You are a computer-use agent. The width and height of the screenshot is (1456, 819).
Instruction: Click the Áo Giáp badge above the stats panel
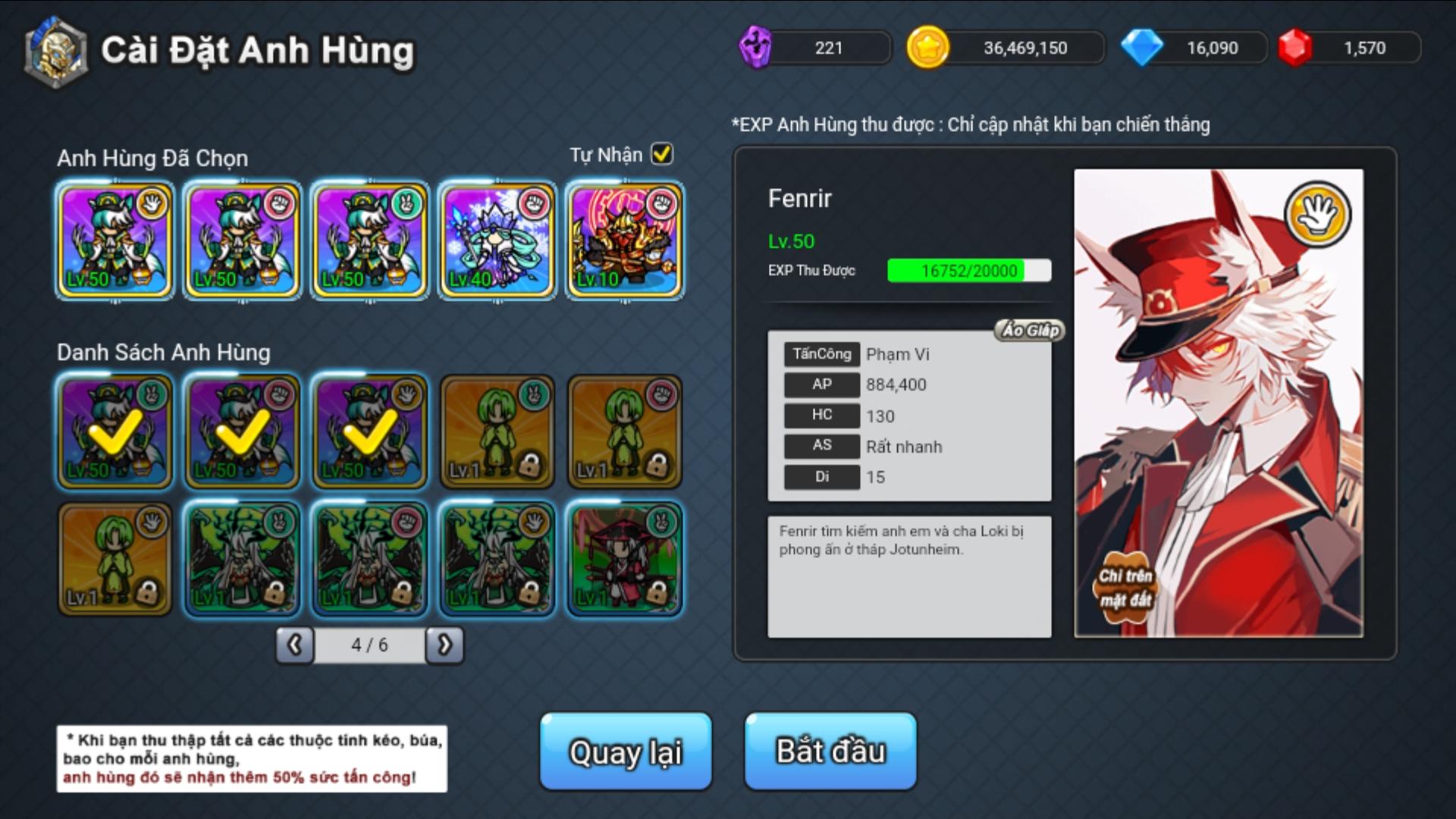coord(1030,330)
